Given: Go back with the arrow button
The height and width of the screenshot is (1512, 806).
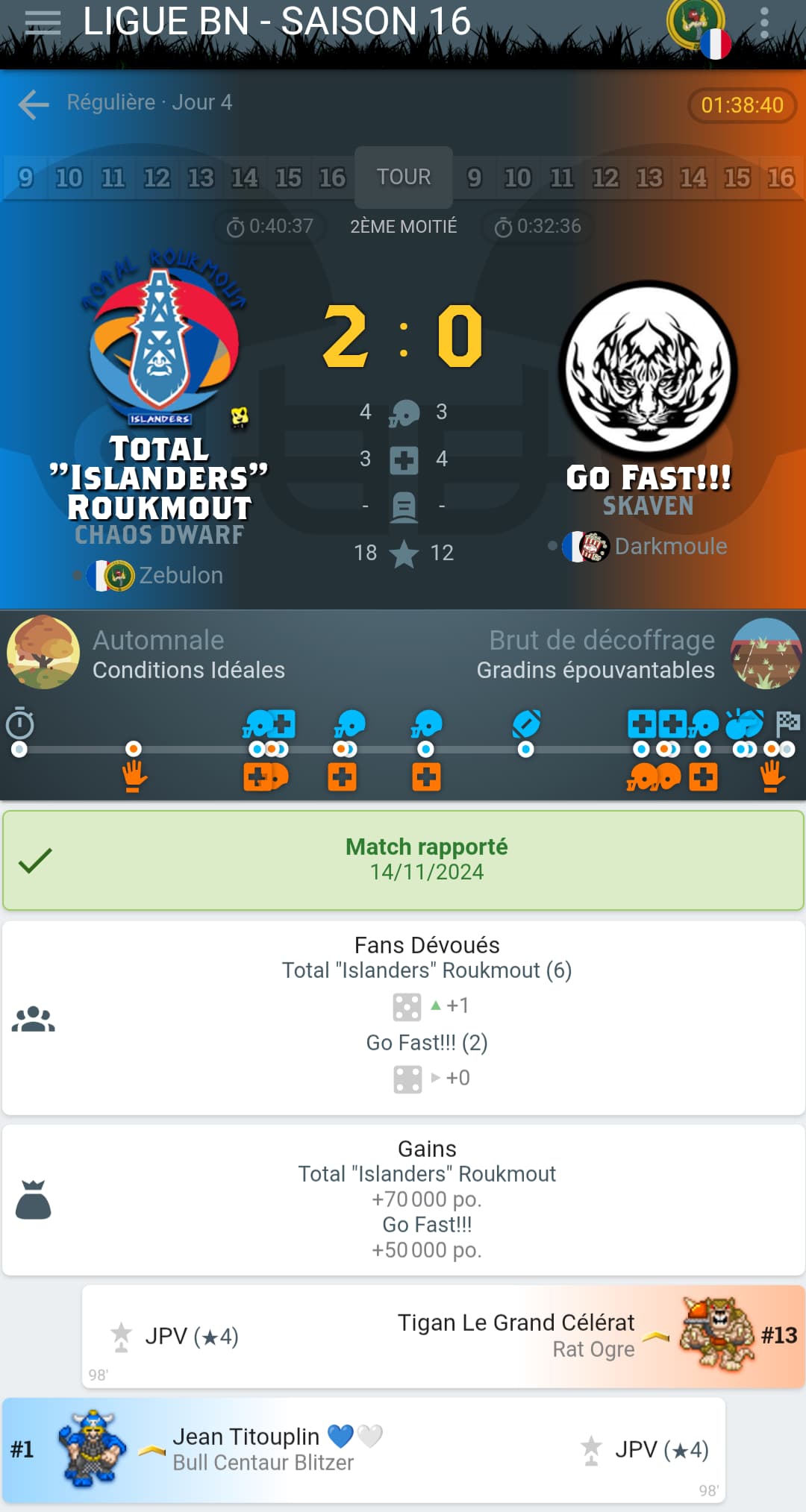Looking at the screenshot, I should click(34, 104).
